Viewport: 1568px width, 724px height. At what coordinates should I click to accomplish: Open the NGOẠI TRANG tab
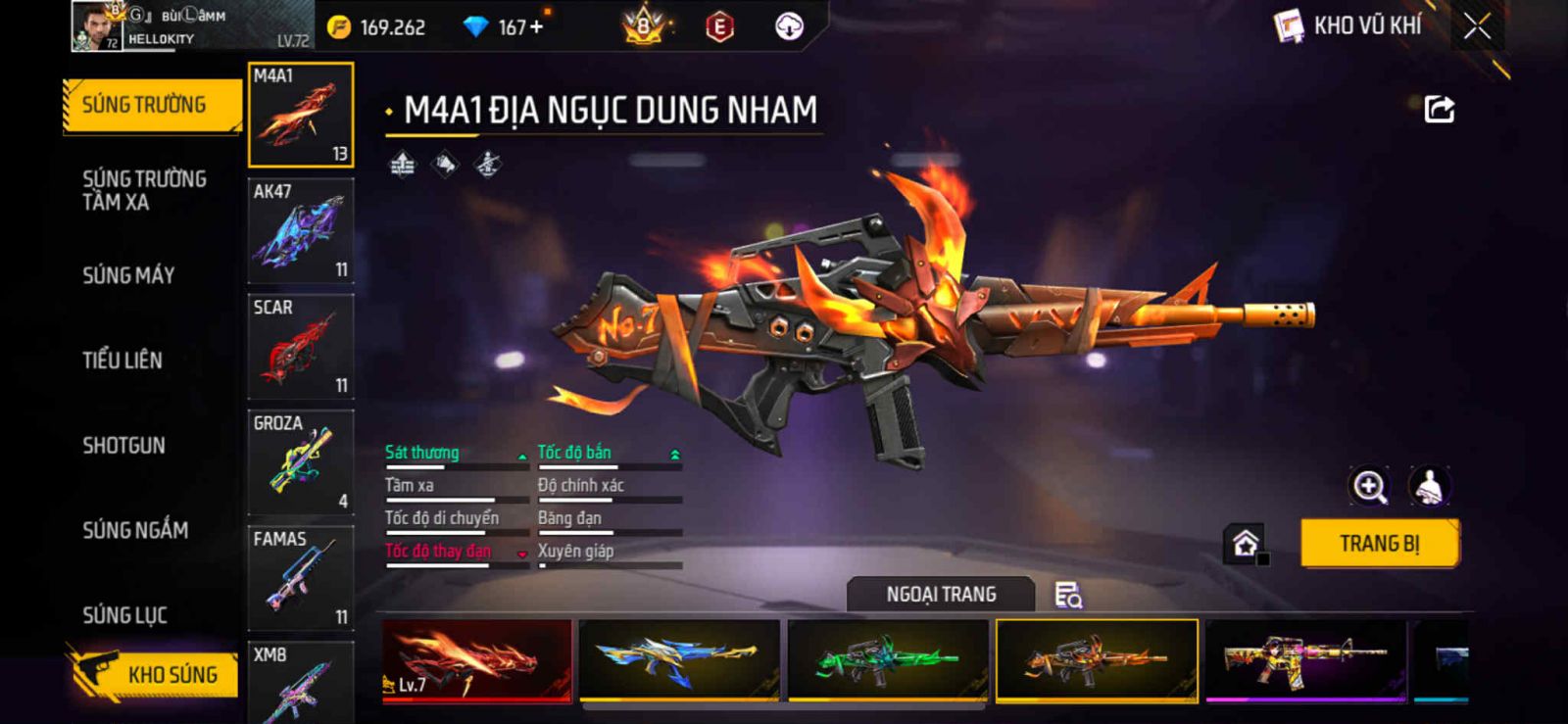[941, 595]
